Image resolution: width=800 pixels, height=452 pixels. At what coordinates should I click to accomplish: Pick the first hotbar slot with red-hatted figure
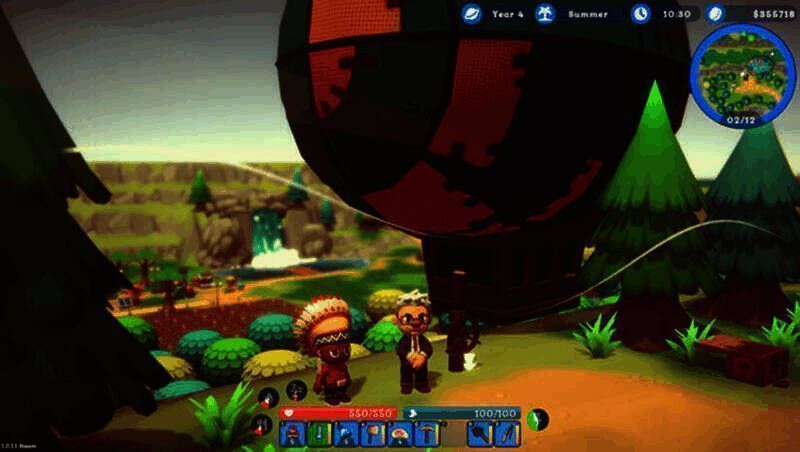point(293,434)
